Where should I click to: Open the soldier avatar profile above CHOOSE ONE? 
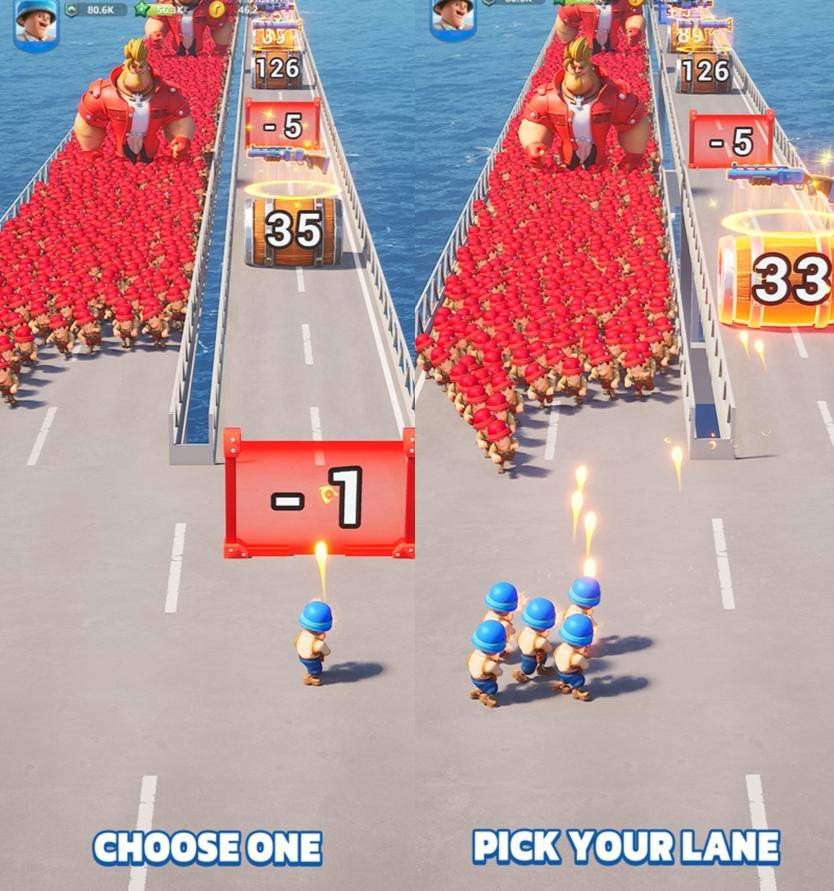(36, 22)
